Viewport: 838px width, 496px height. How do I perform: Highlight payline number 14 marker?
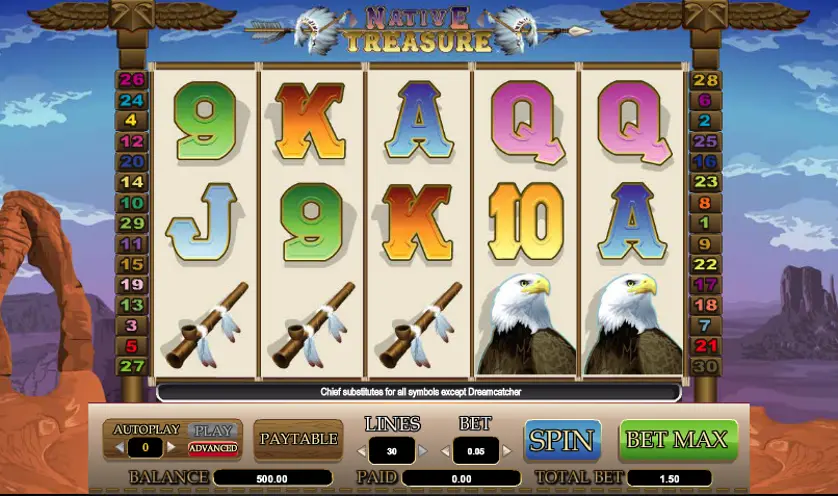(x=132, y=182)
